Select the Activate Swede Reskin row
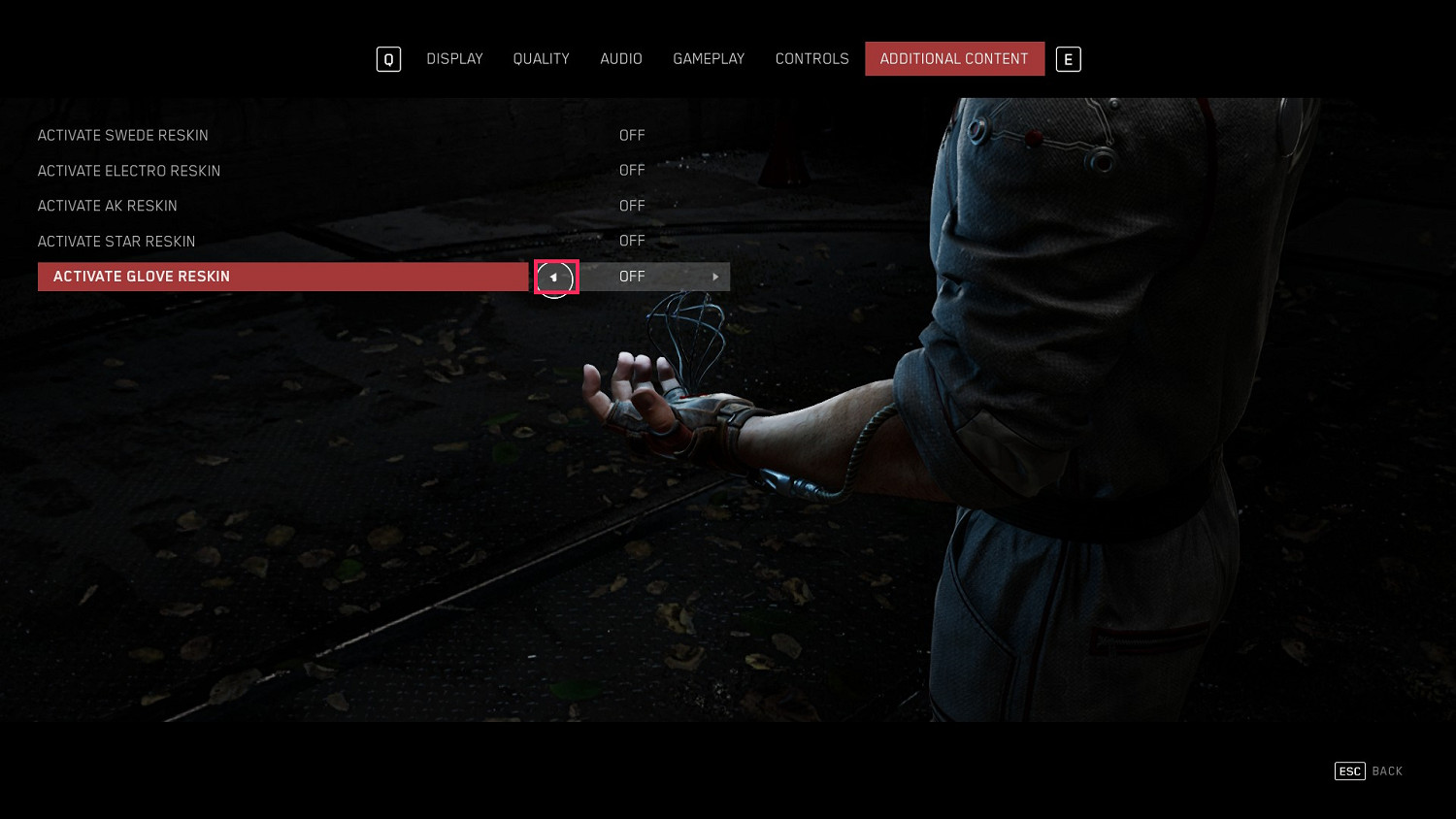 pyautogui.click(x=123, y=136)
